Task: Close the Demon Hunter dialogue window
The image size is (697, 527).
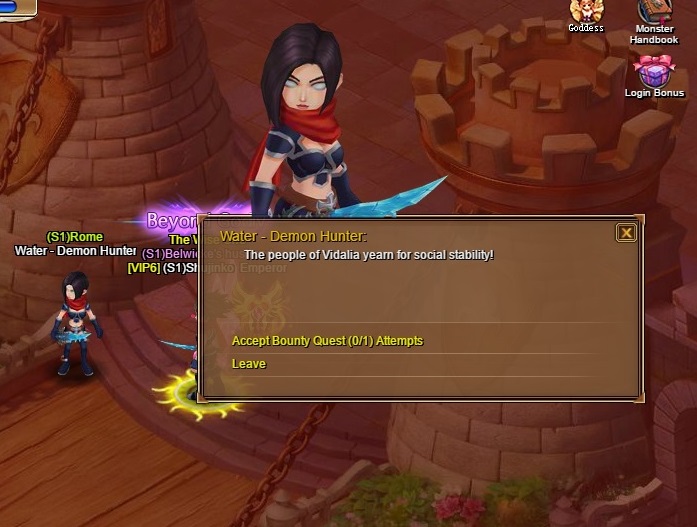Action: coord(626,233)
